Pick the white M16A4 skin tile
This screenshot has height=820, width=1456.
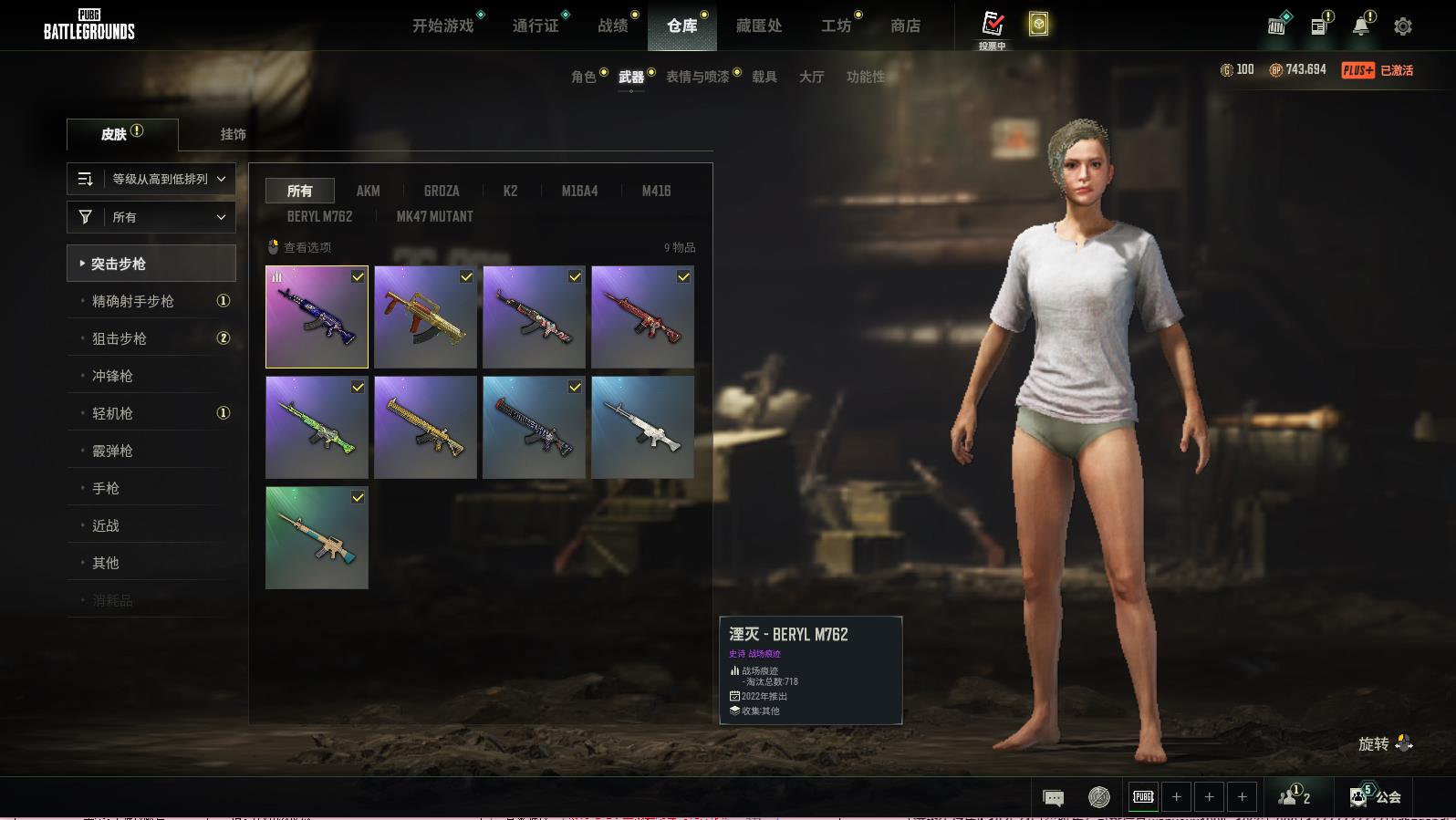pyautogui.click(x=642, y=428)
